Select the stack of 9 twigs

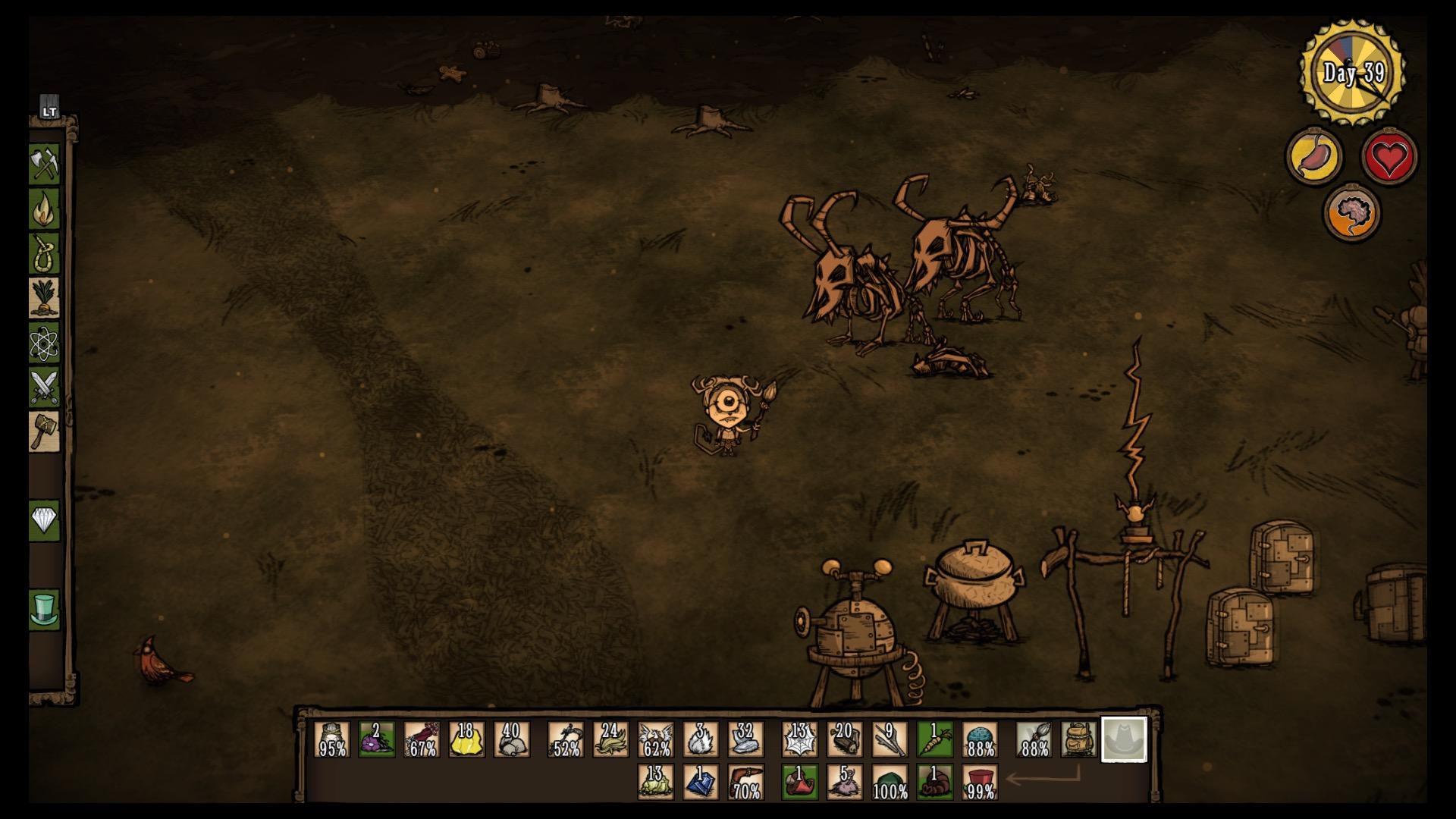click(890, 739)
